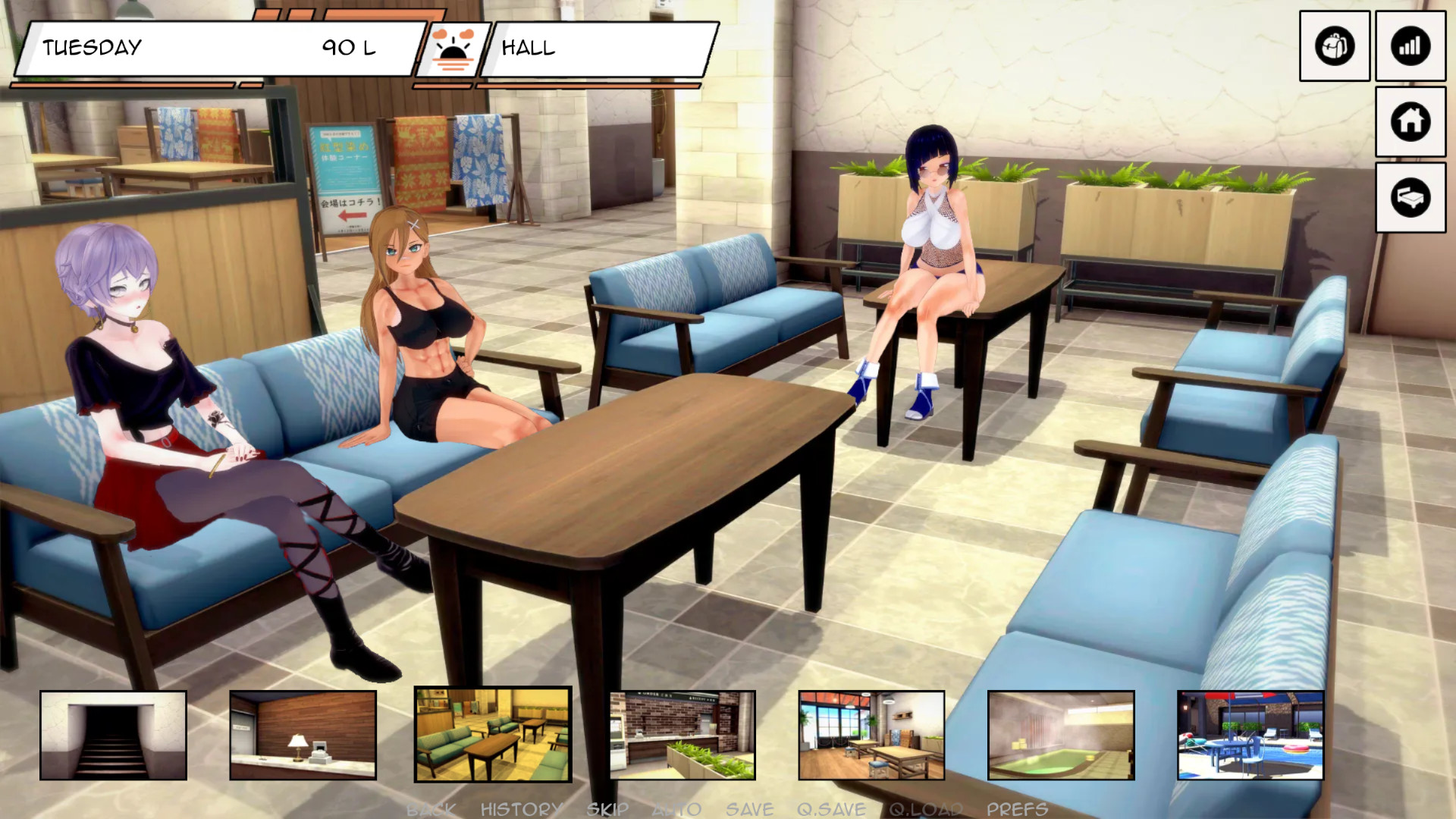Image resolution: width=1456 pixels, height=819 pixels.
Task: Quick load with Q.Load
Action: pyautogui.click(x=926, y=809)
